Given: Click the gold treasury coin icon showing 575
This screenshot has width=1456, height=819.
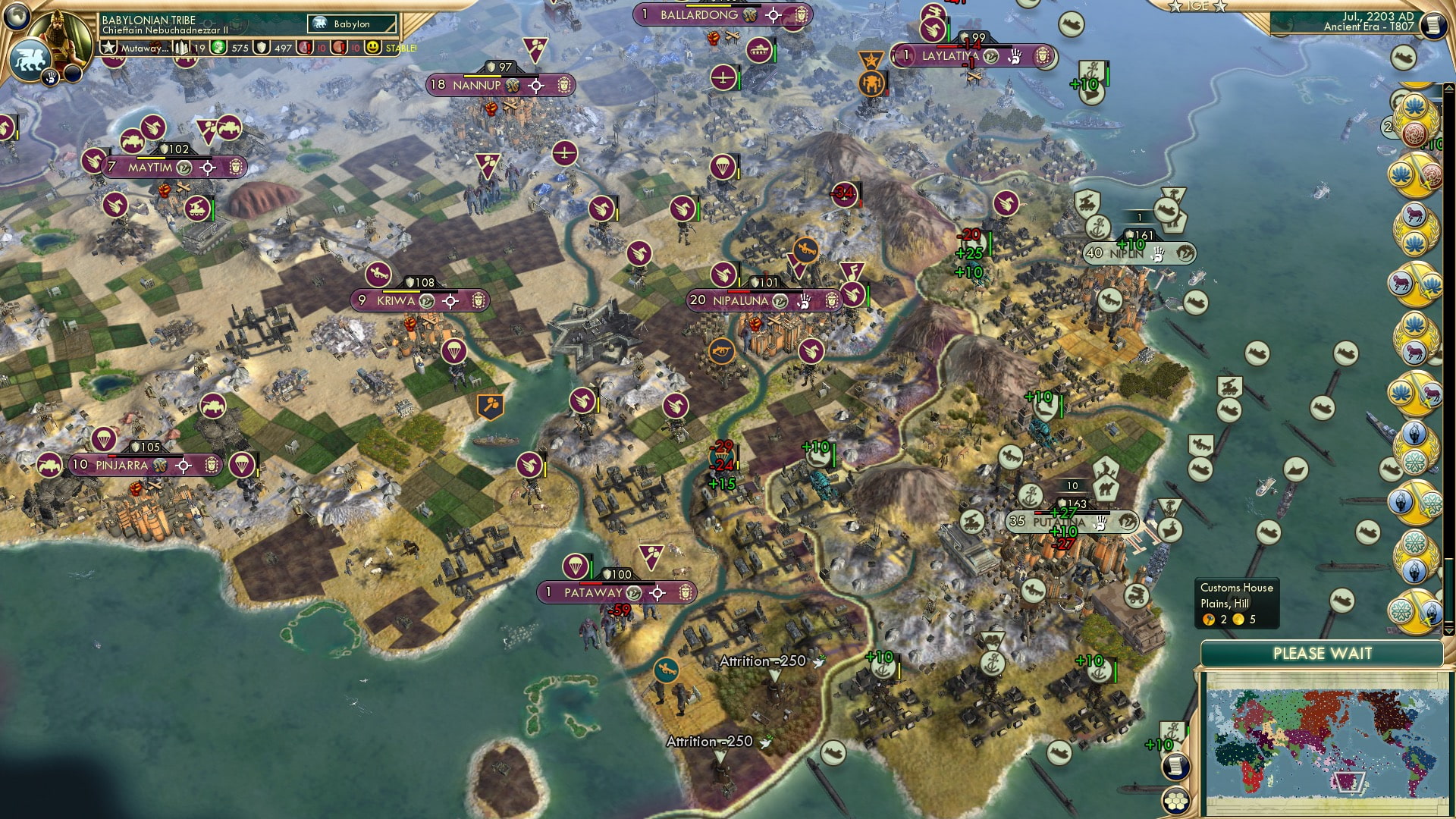Looking at the screenshot, I should (x=220, y=48).
